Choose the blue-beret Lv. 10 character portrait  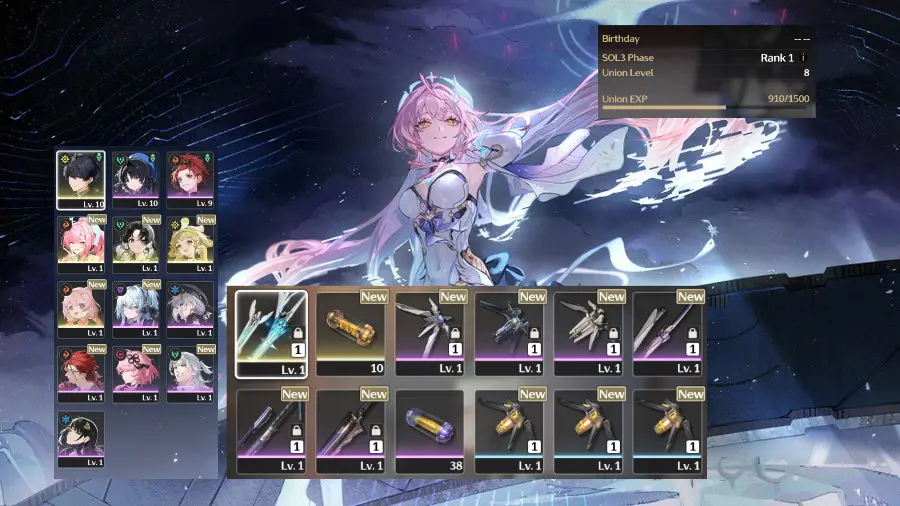pos(135,179)
